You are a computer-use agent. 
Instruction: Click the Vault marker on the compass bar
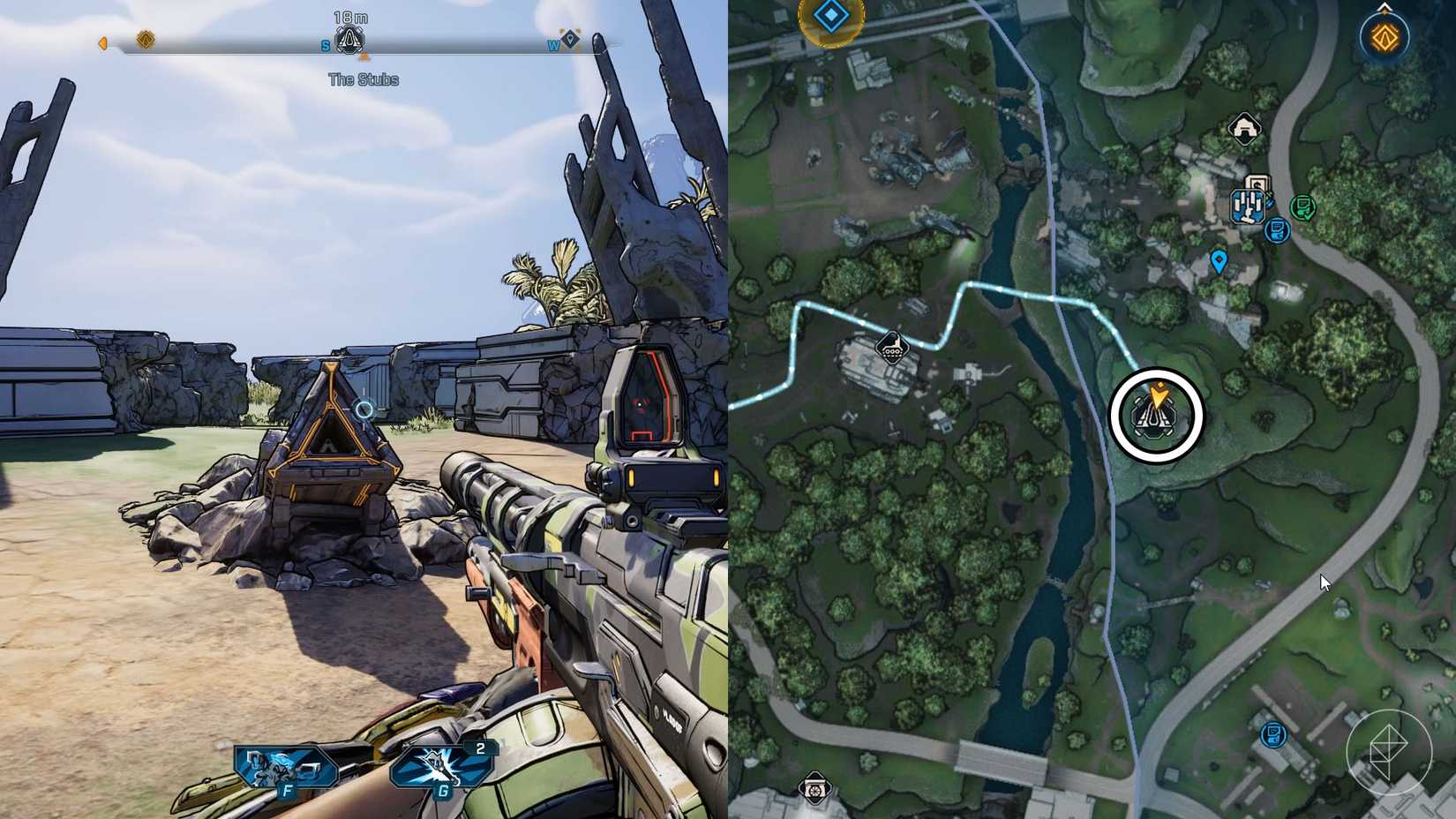coord(349,40)
